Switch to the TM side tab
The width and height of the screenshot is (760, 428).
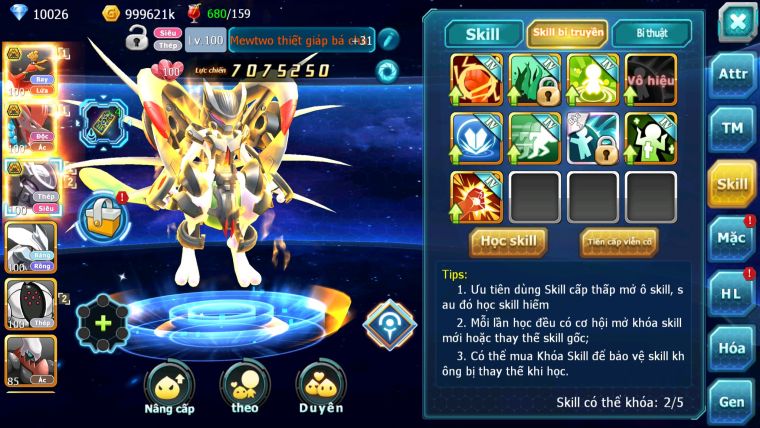[x=732, y=128]
